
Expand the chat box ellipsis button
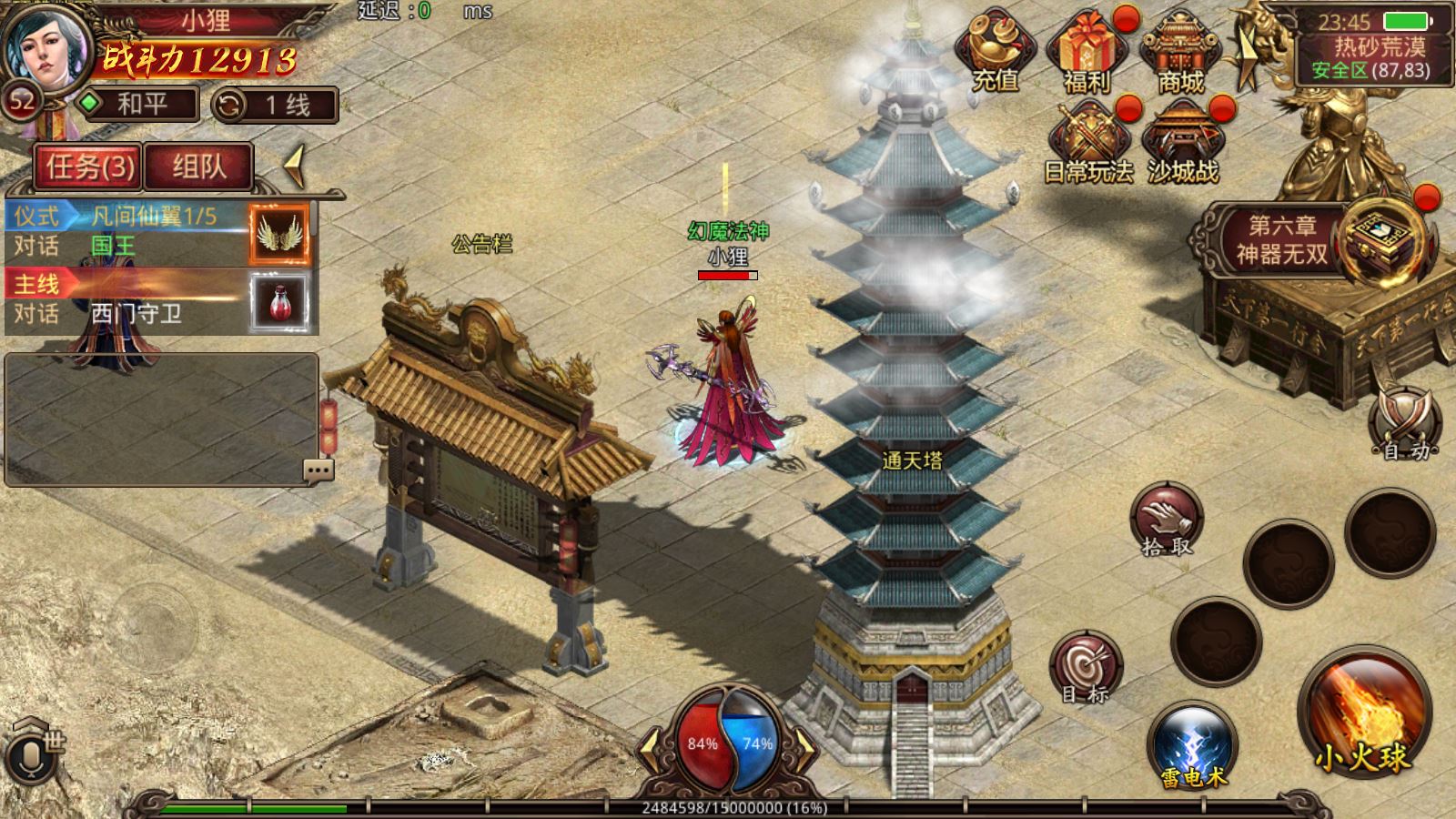(x=318, y=470)
